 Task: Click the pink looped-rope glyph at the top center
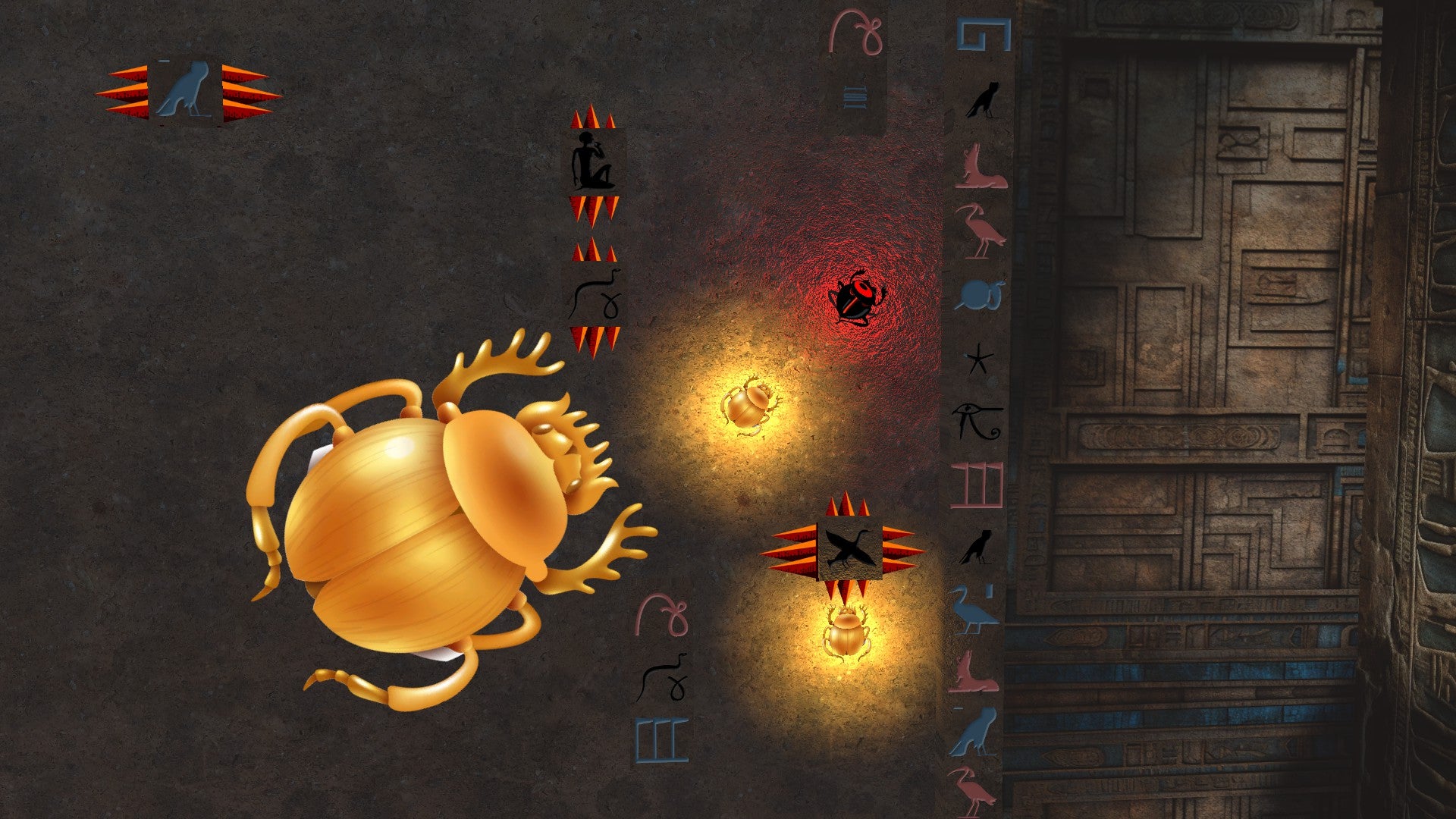point(855,30)
